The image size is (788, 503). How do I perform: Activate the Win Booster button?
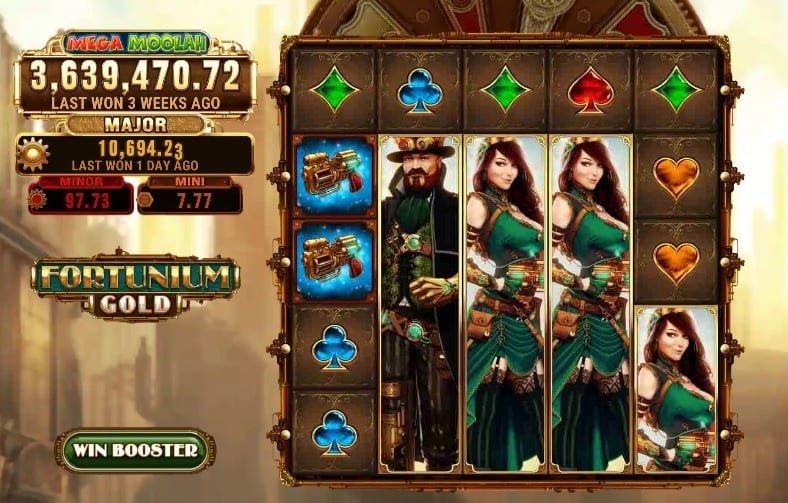point(135,450)
